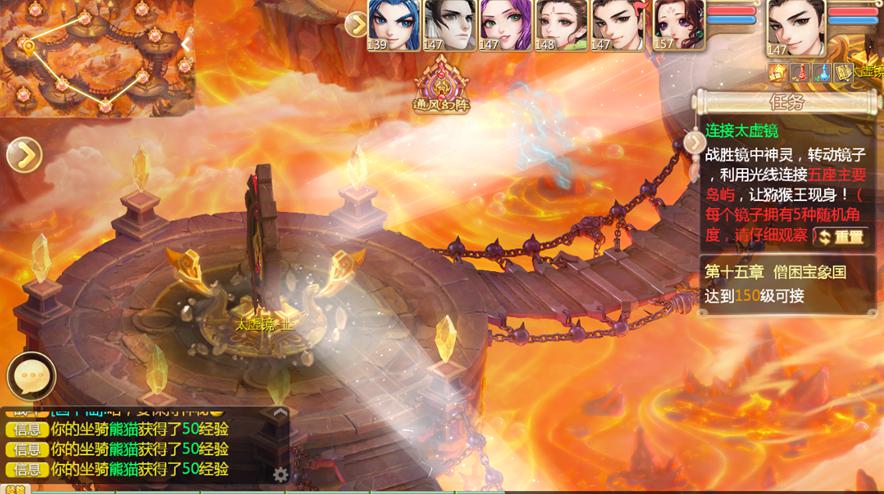
Task: Choose the level 148 party member portrait
Action: [x=559, y=23]
